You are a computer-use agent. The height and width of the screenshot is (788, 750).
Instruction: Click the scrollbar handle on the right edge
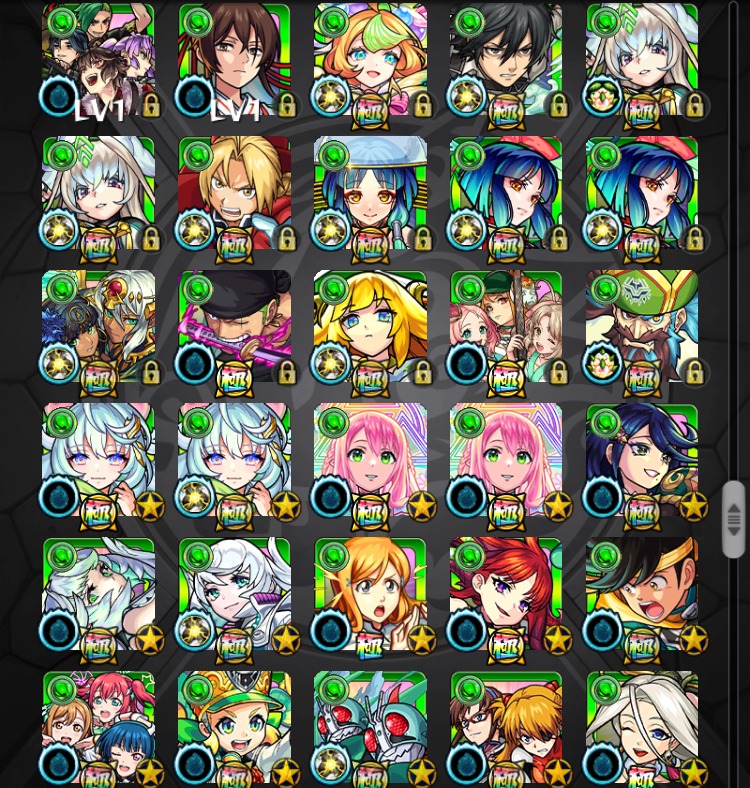coord(734,518)
